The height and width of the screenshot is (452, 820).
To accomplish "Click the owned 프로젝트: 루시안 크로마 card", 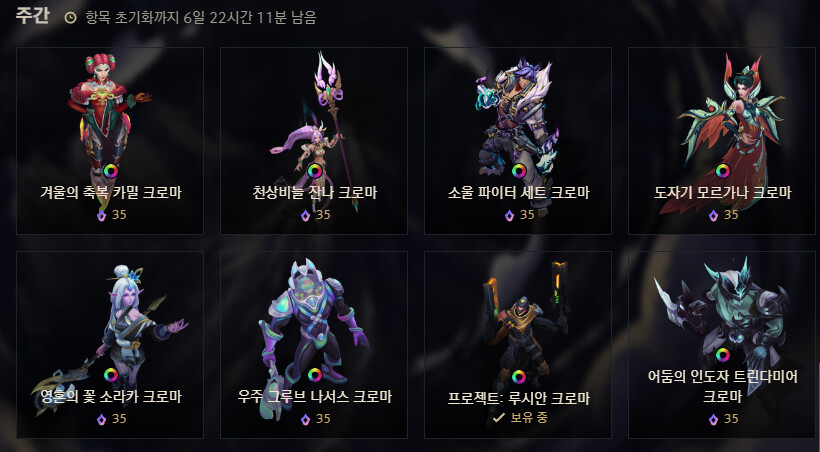I will click(518, 344).
